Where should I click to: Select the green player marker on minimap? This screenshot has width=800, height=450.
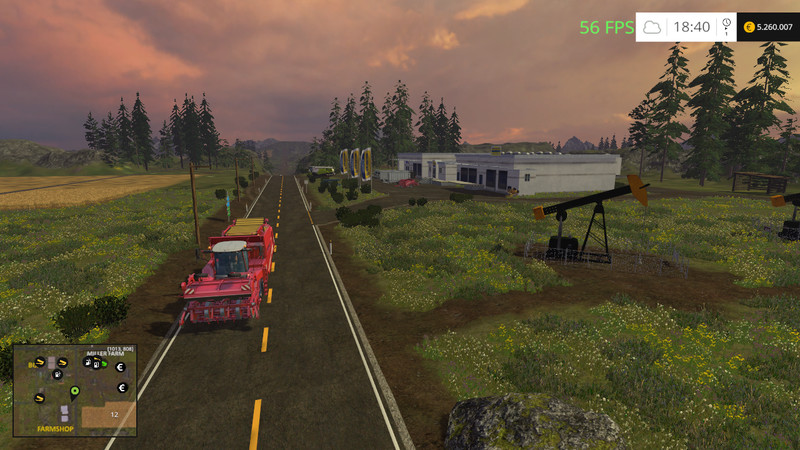coord(74,390)
